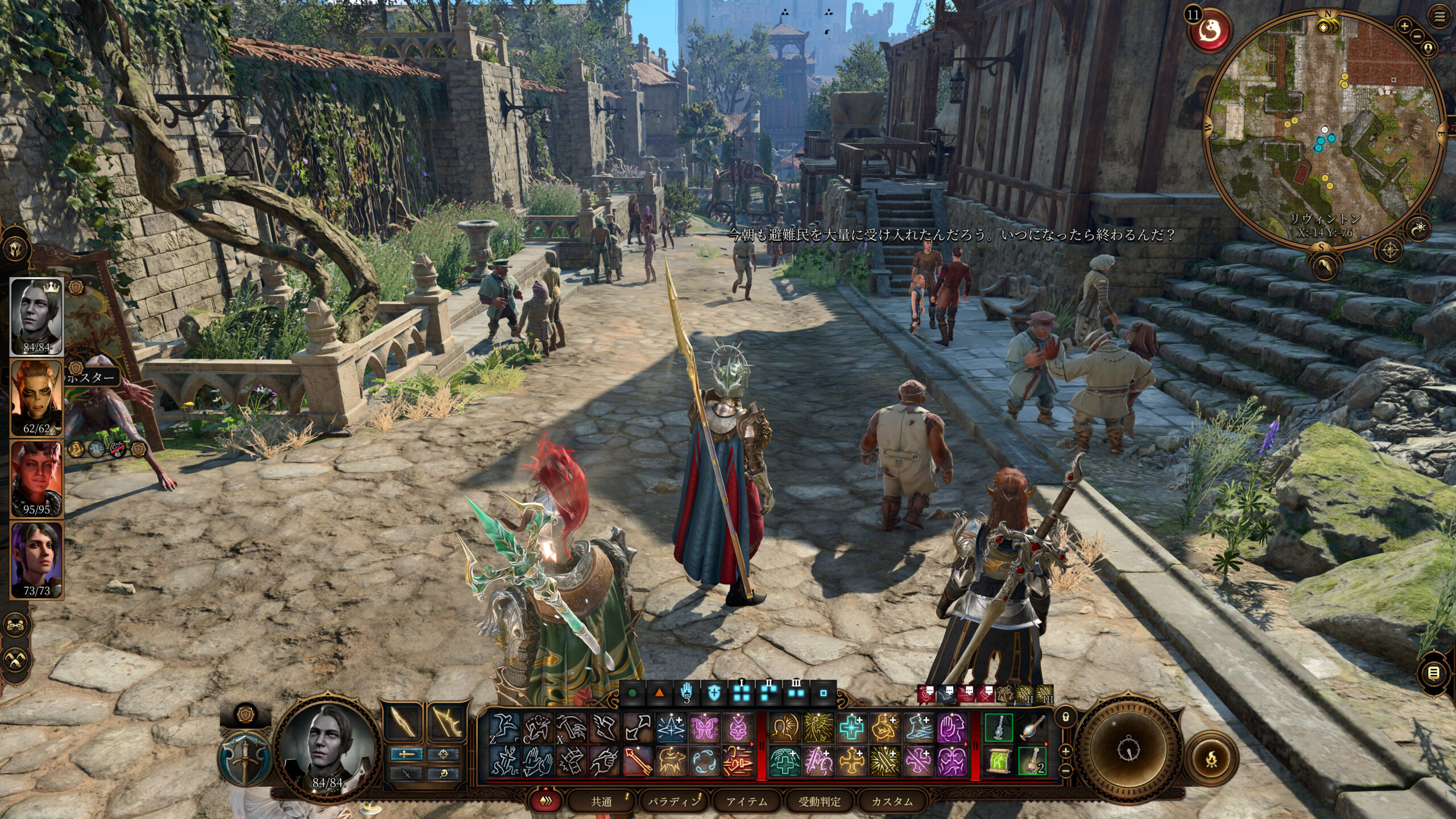Switch to the 受動判定 tab

819,801
